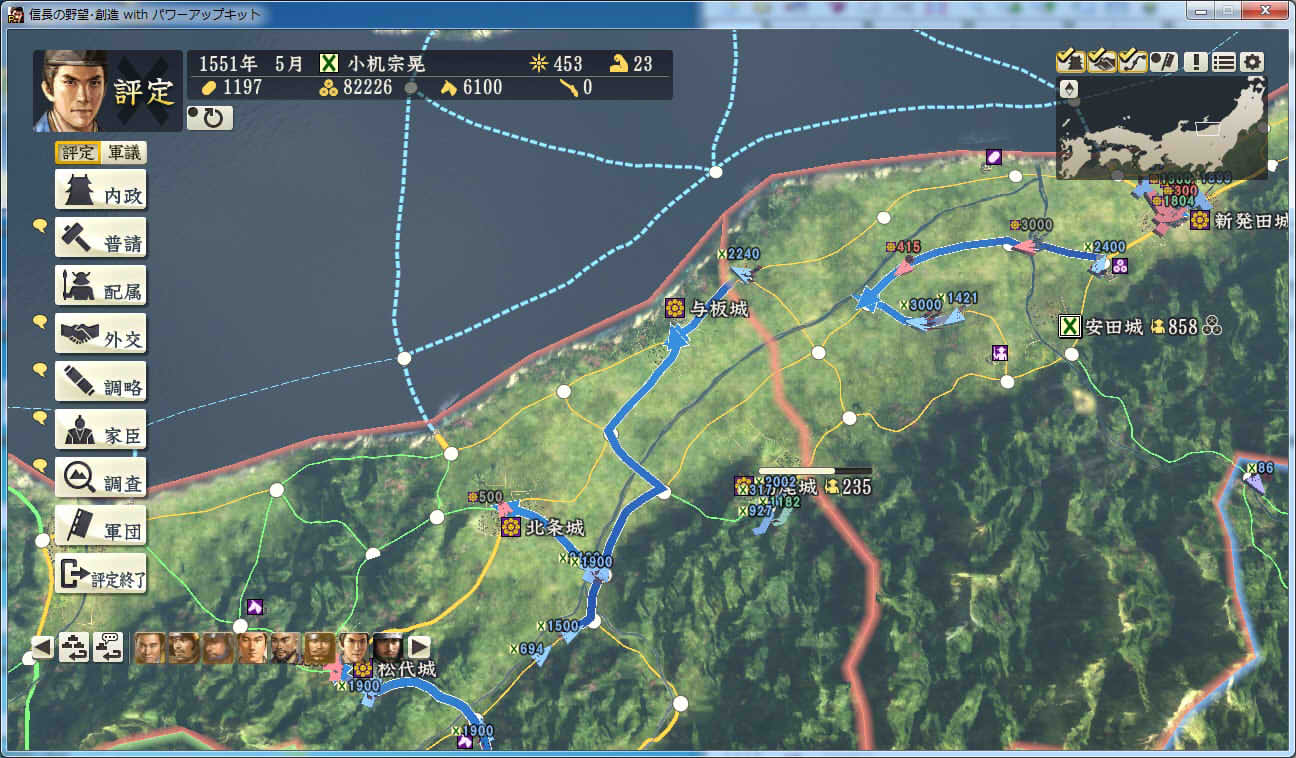Open the 家臣 retainers menu

pyautogui.click(x=100, y=430)
